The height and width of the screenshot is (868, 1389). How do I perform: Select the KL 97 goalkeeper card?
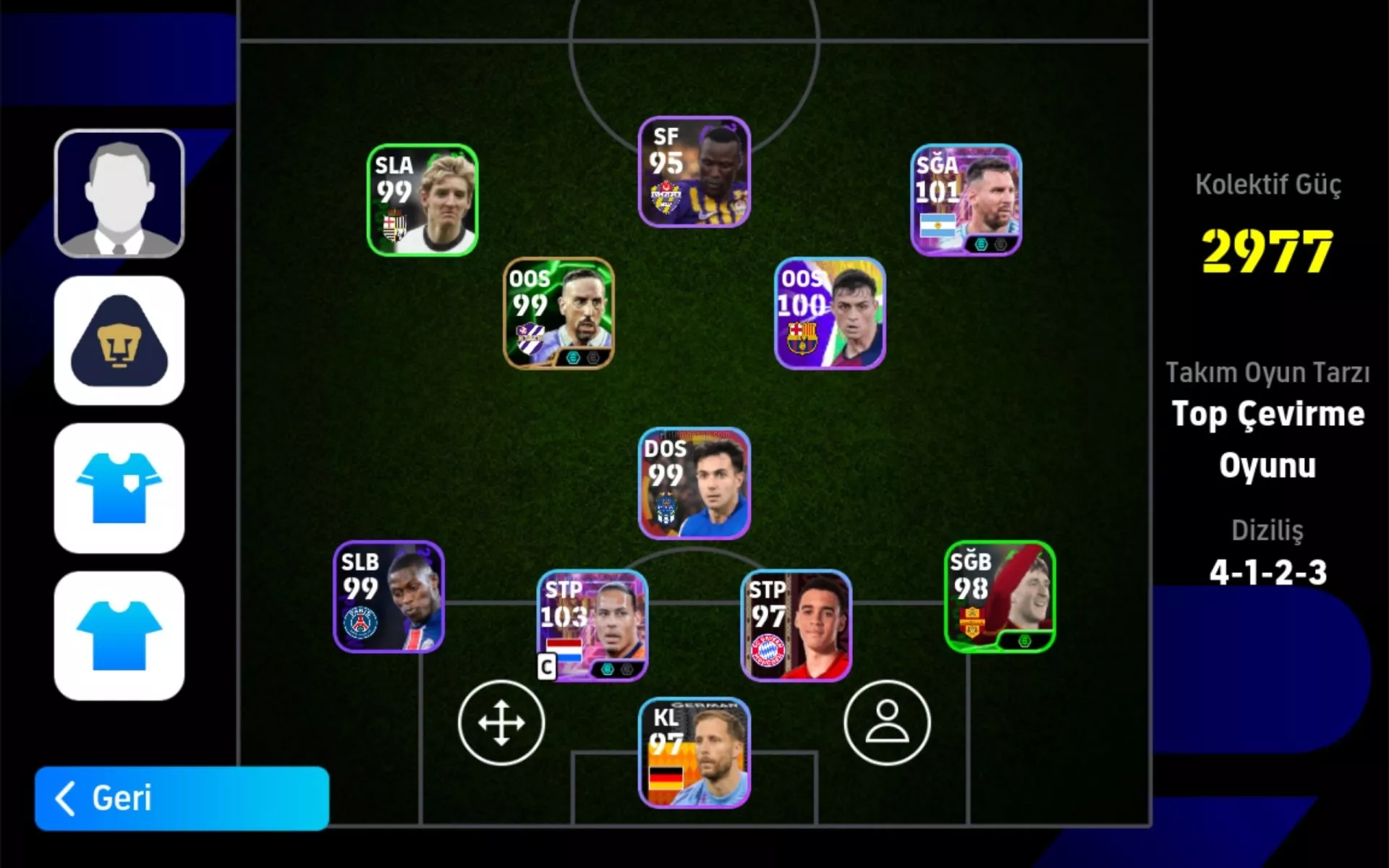click(694, 753)
